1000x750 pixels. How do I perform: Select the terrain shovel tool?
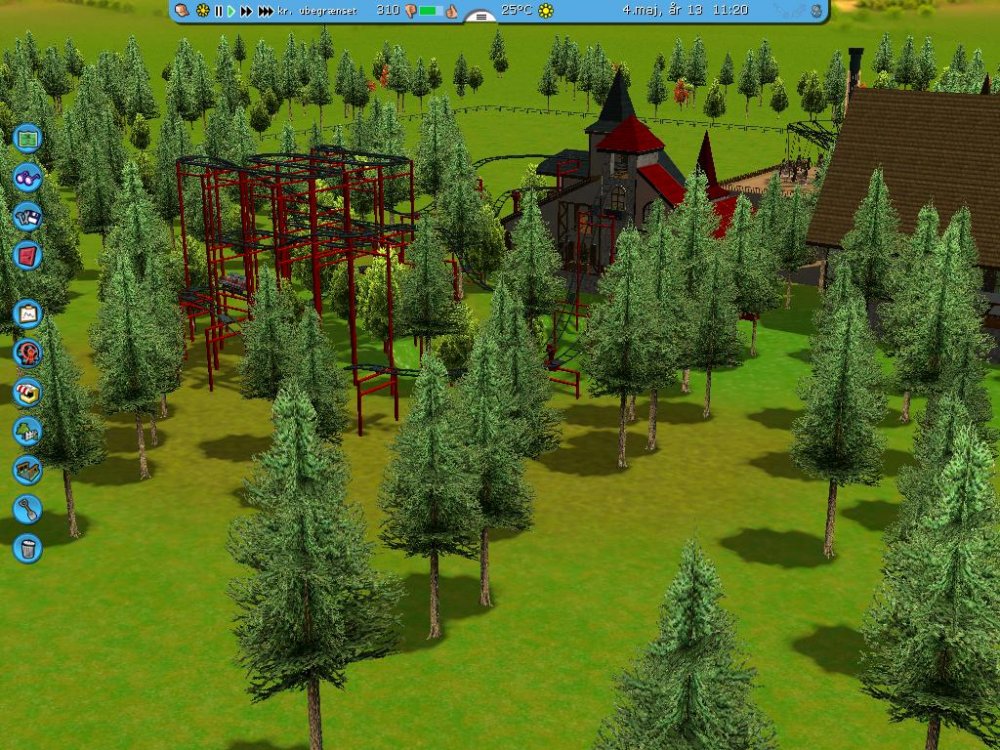click(28, 509)
